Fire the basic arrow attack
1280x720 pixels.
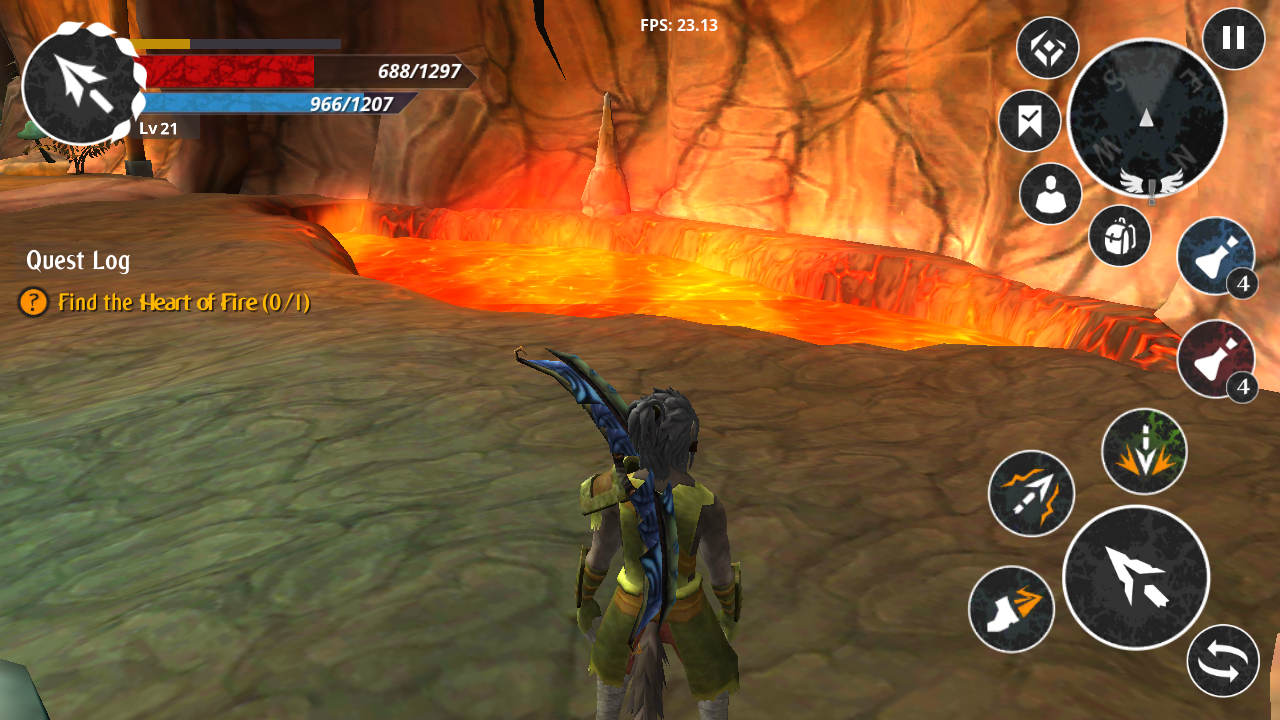click(x=1136, y=577)
